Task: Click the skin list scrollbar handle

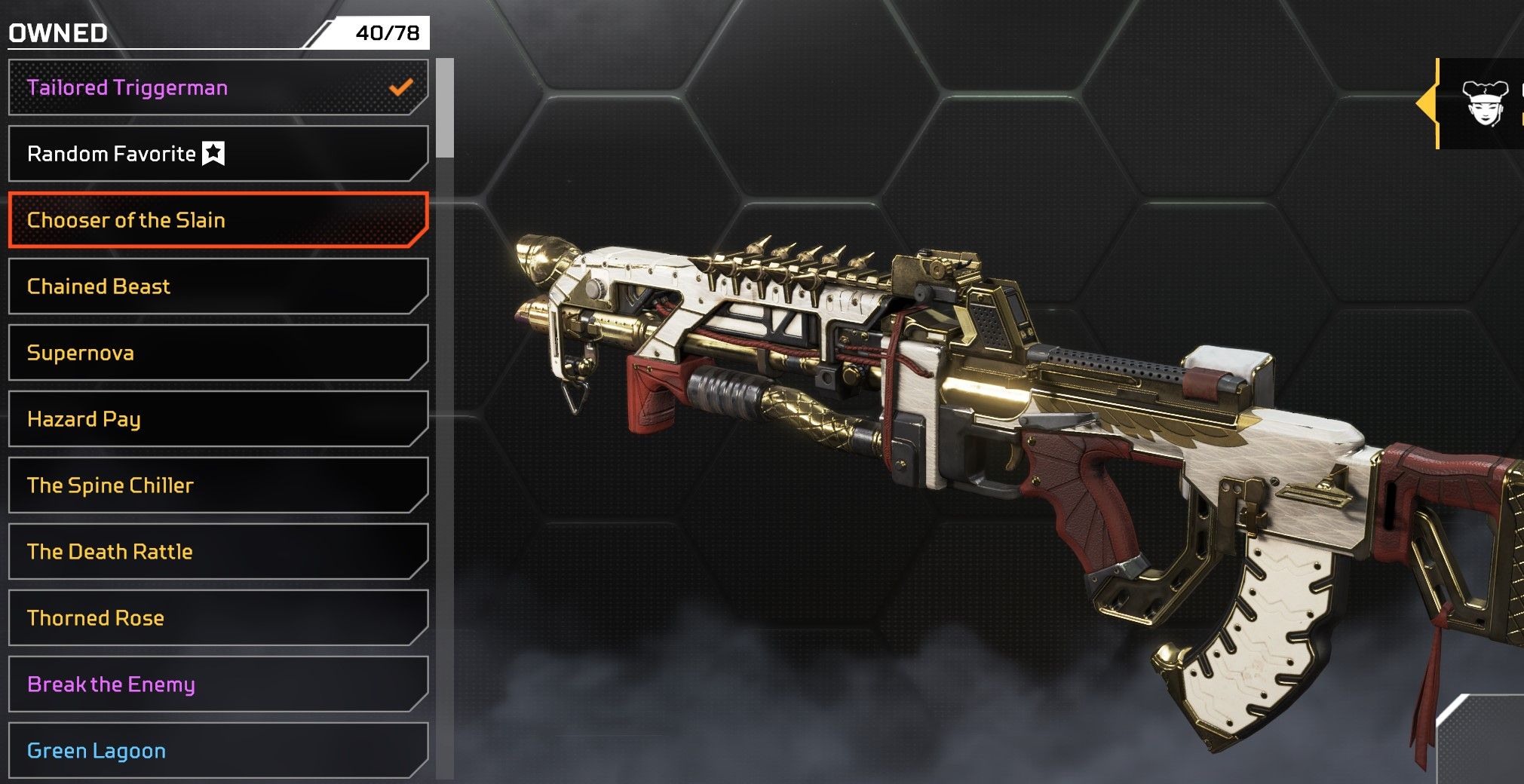Action: 445,108
